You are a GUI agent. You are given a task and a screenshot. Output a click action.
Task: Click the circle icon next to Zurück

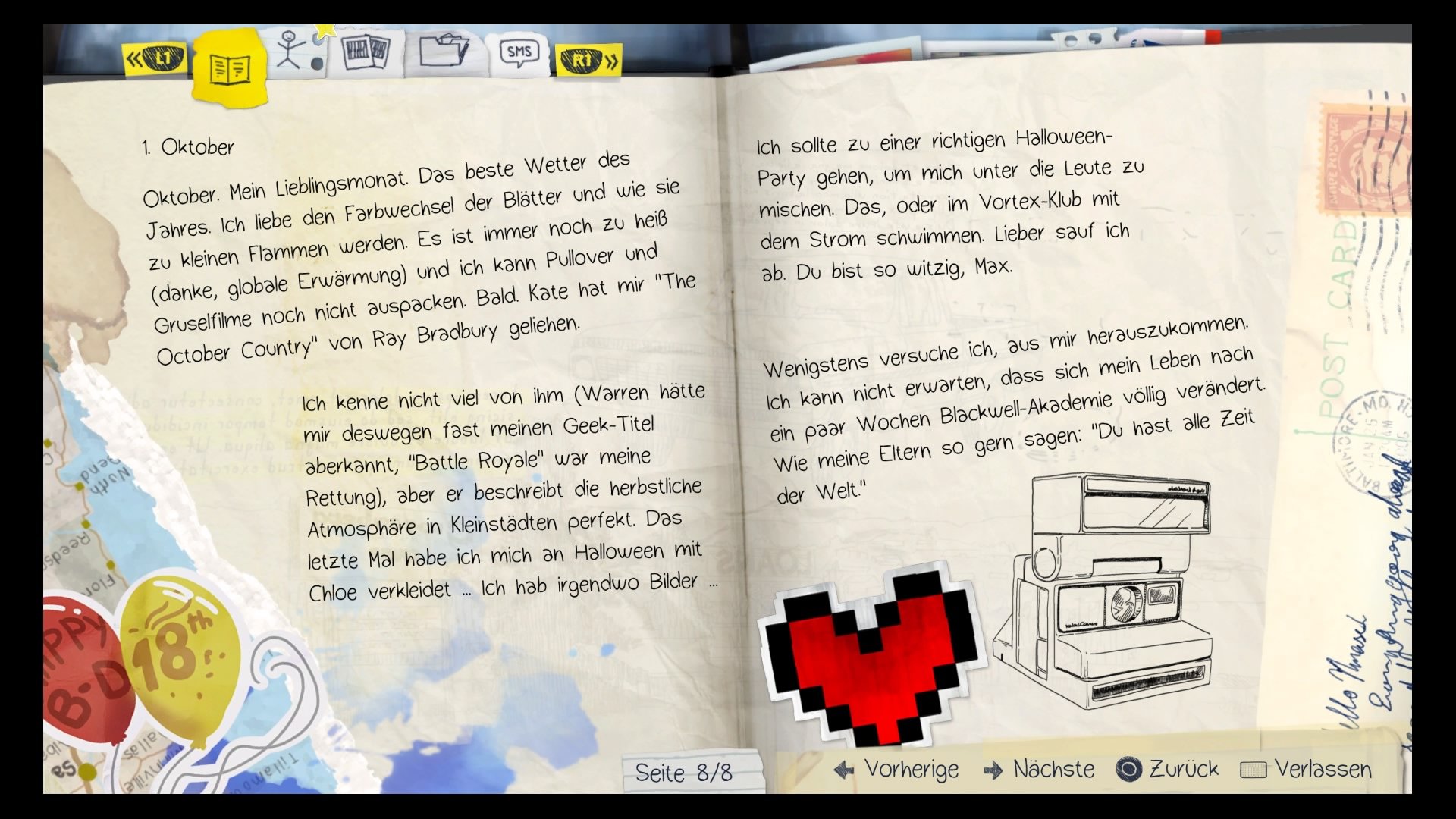click(1130, 769)
